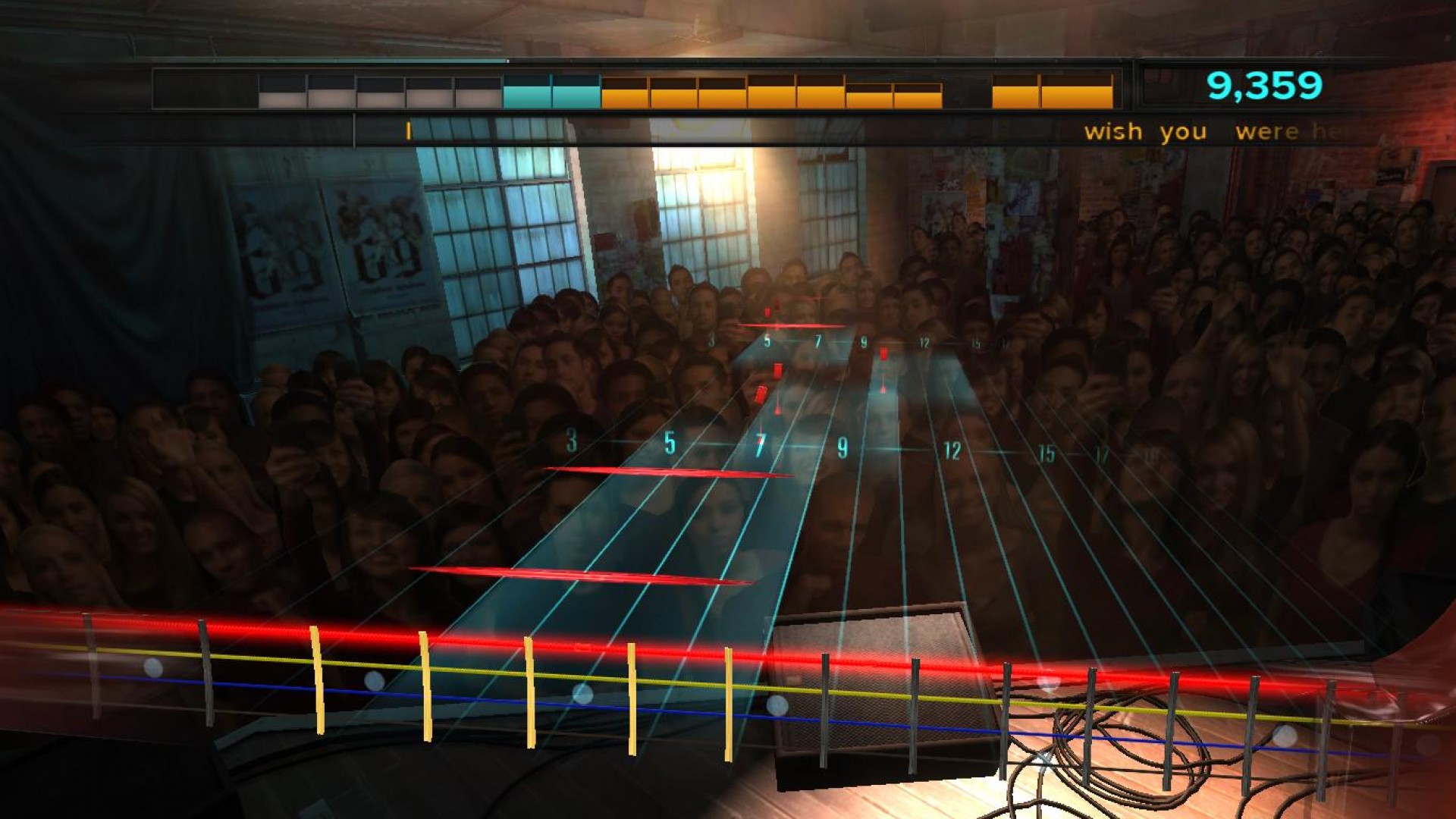Screen dimensions: 1456x819
Task: Click the lyric word 'wish' at the top right
Action: [x=1115, y=130]
